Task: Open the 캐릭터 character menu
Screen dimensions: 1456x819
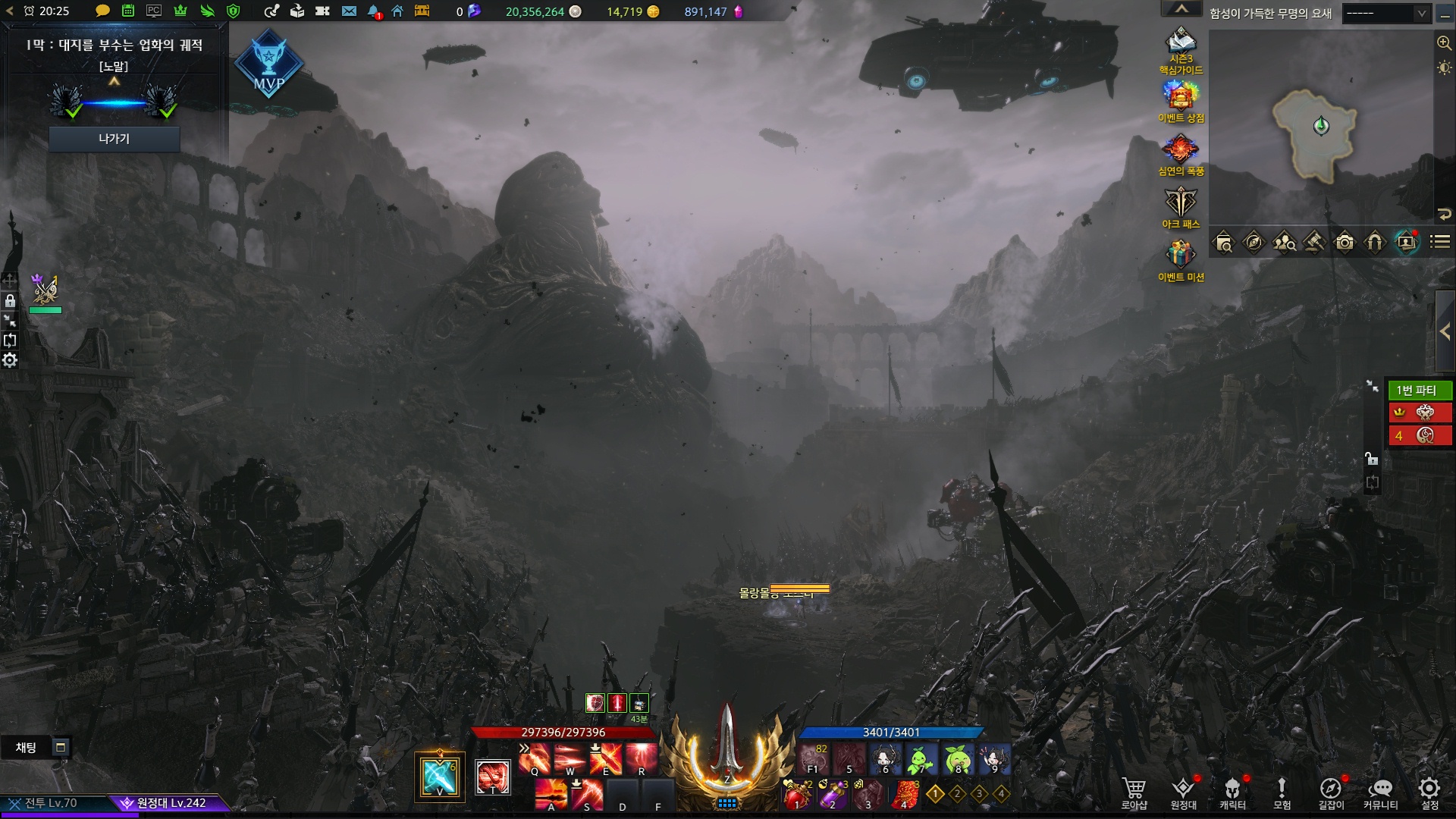Action: coord(1232,792)
